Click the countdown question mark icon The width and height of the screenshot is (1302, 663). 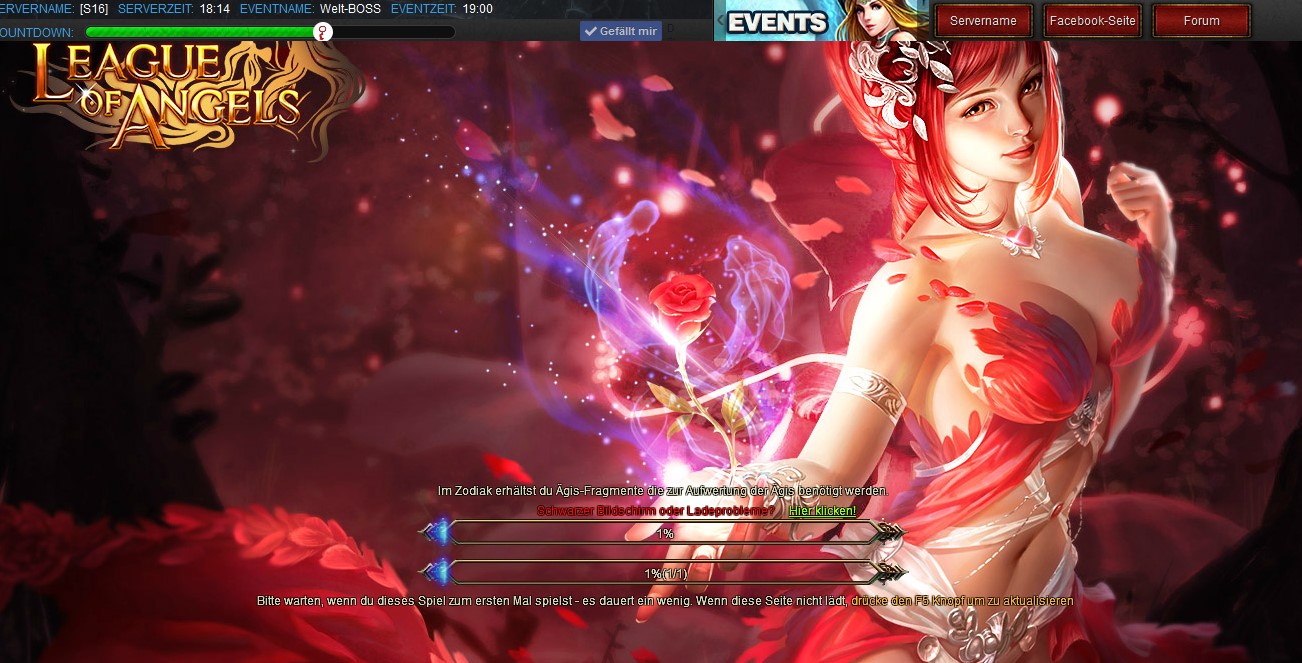coord(322,32)
